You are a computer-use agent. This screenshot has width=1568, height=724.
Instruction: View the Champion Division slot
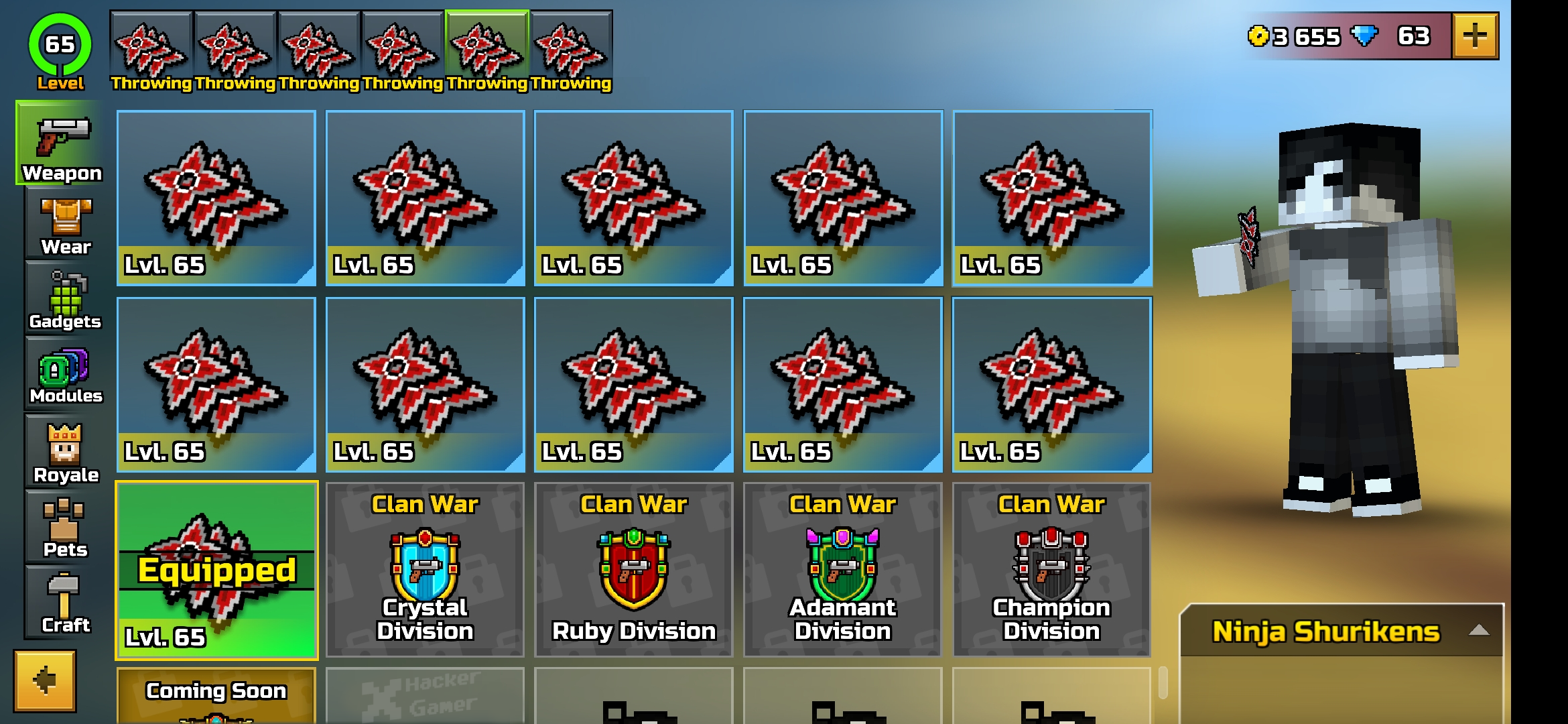pyautogui.click(x=1052, y=570)
